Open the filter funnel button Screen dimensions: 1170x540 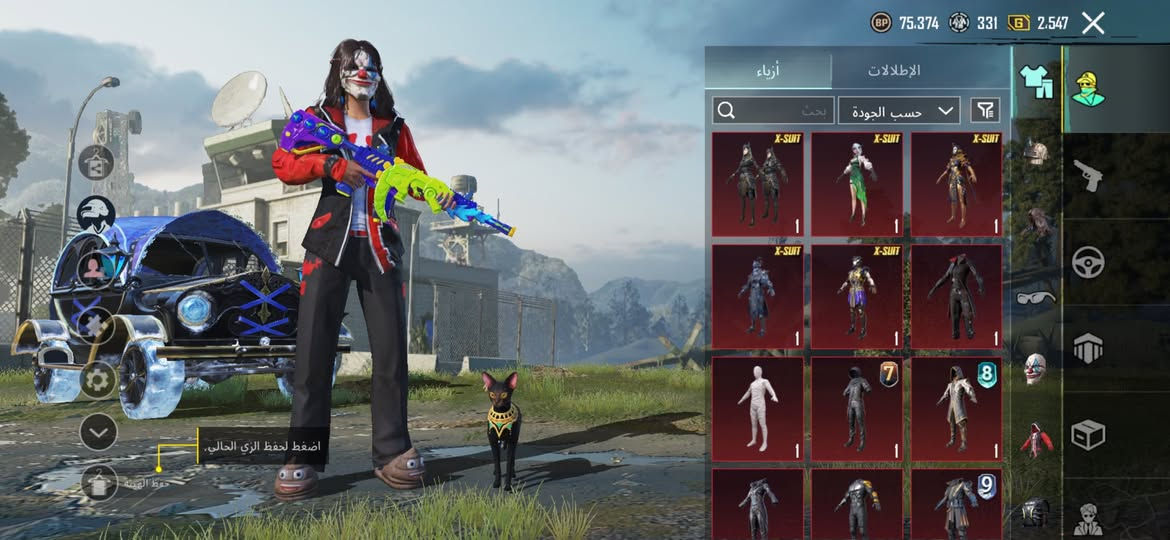tap(985, 110)
